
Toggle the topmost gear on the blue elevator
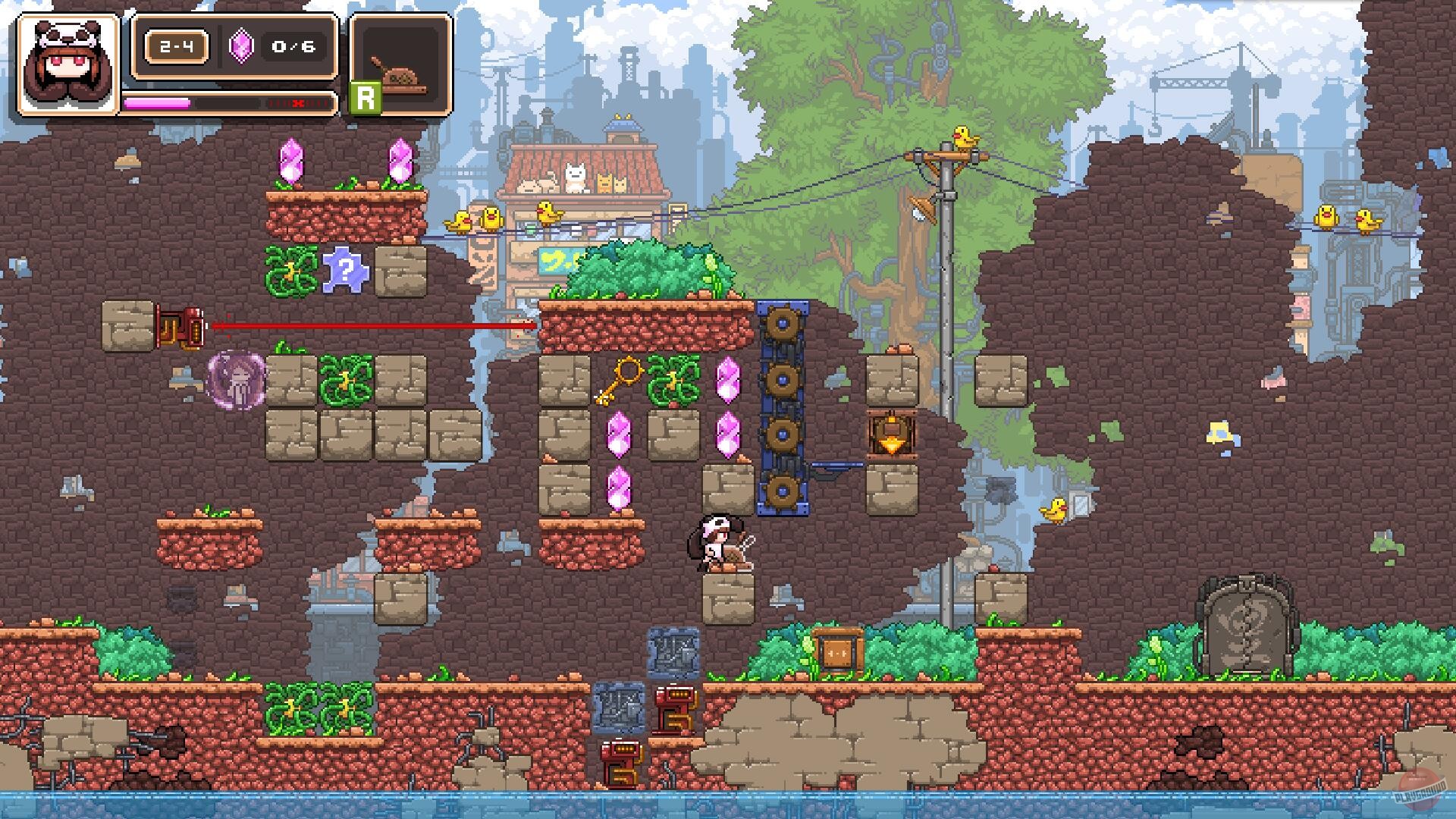(783, 322)
